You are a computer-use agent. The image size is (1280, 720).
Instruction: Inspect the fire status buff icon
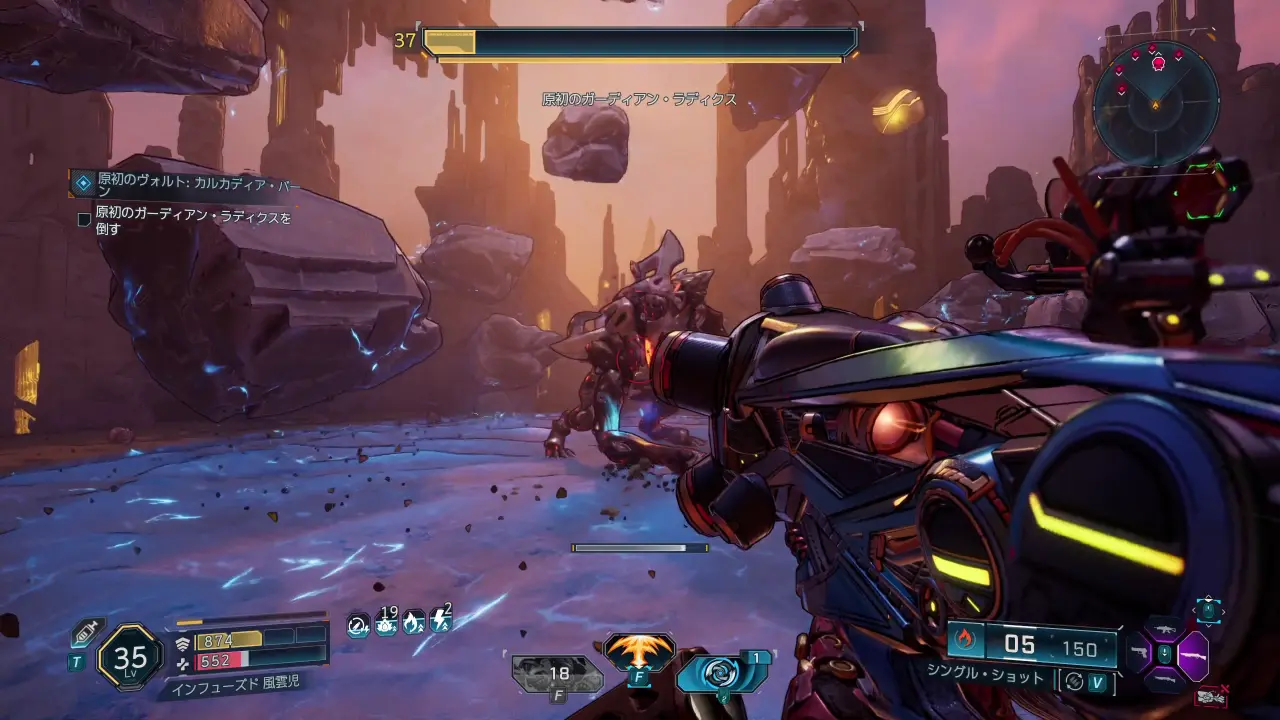point(413,625)
